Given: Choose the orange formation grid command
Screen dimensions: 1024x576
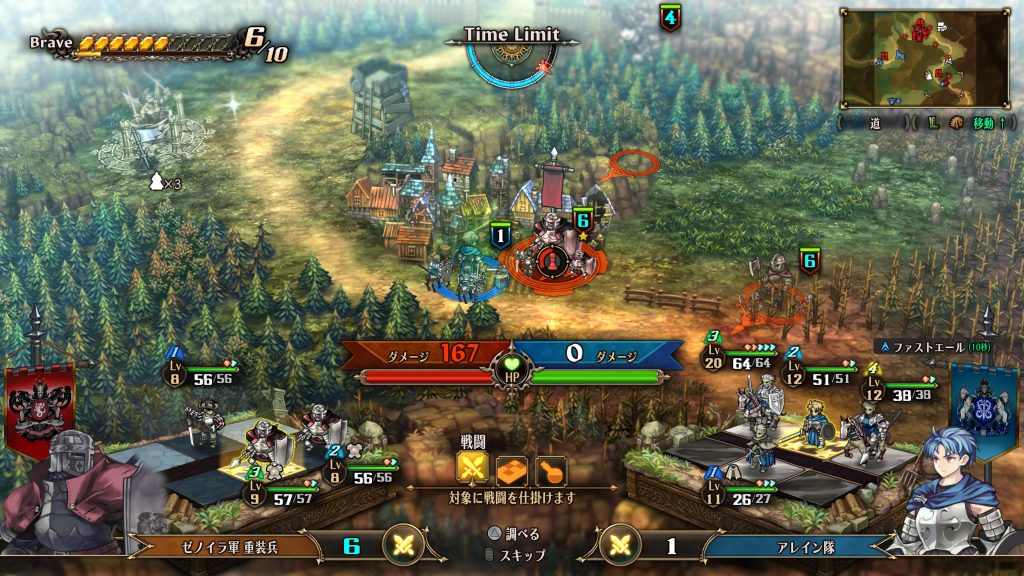Looking at the screenshot, I should coord(511,469).
